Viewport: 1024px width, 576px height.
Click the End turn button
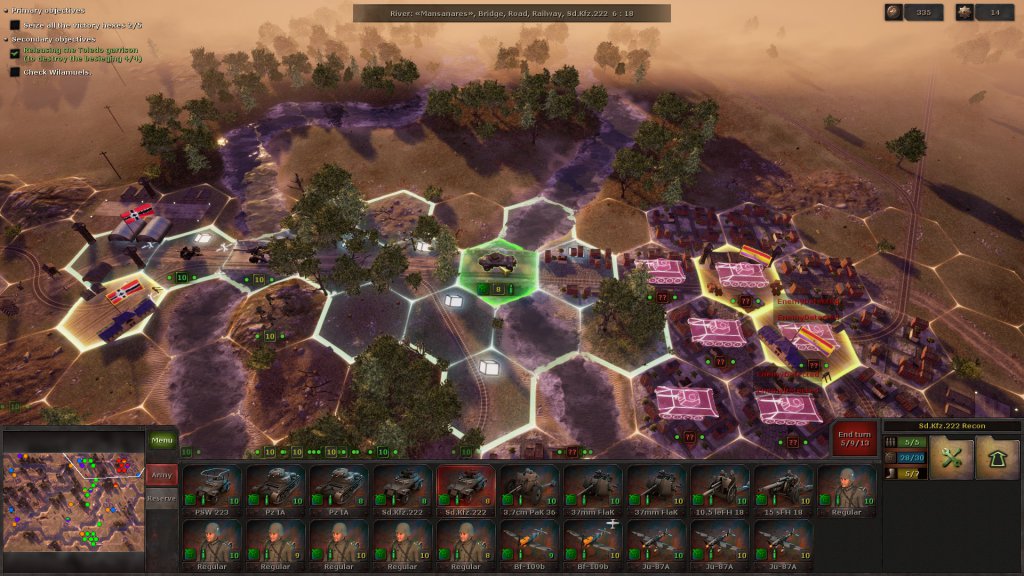[854, 440]
